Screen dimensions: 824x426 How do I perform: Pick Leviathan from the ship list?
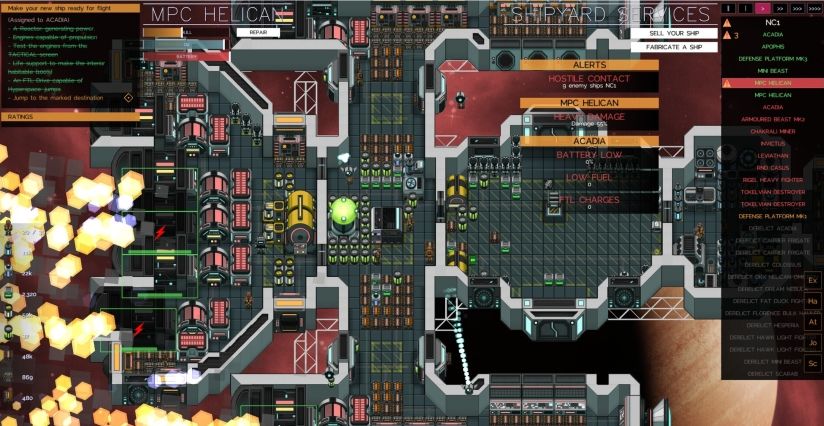click(772, 155)
